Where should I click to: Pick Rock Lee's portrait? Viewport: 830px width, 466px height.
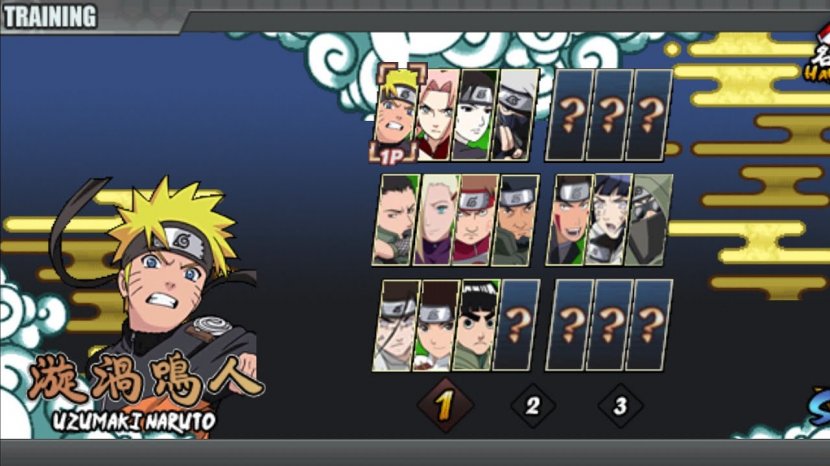pos(475,326)
